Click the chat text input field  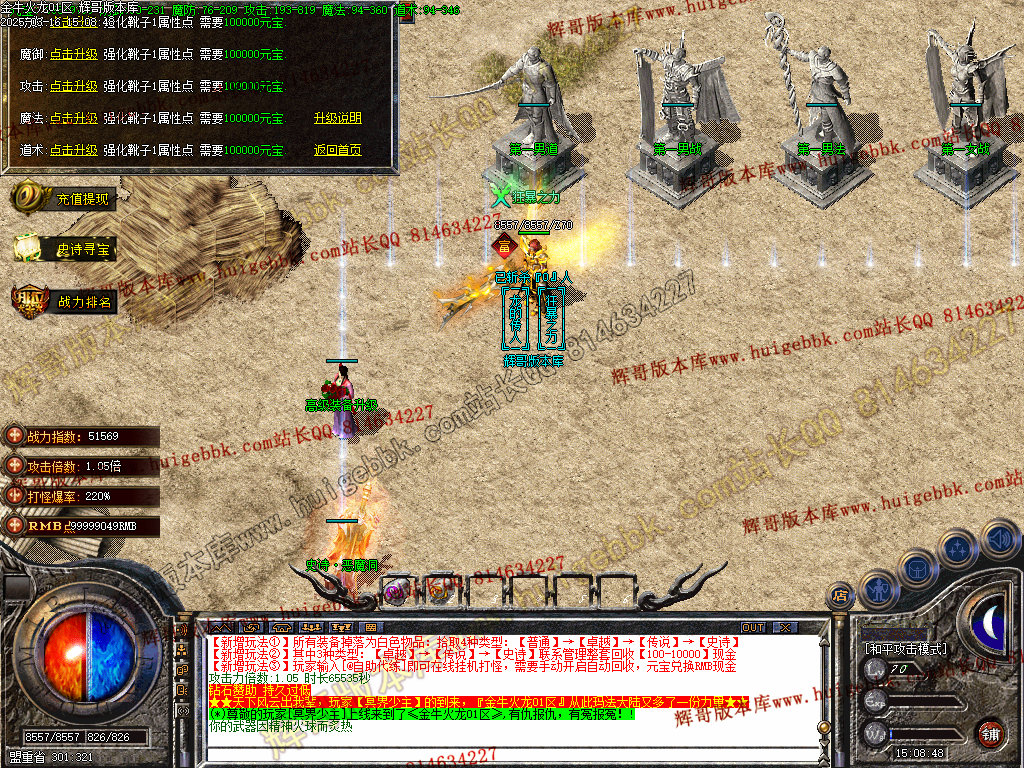[500, 752]
